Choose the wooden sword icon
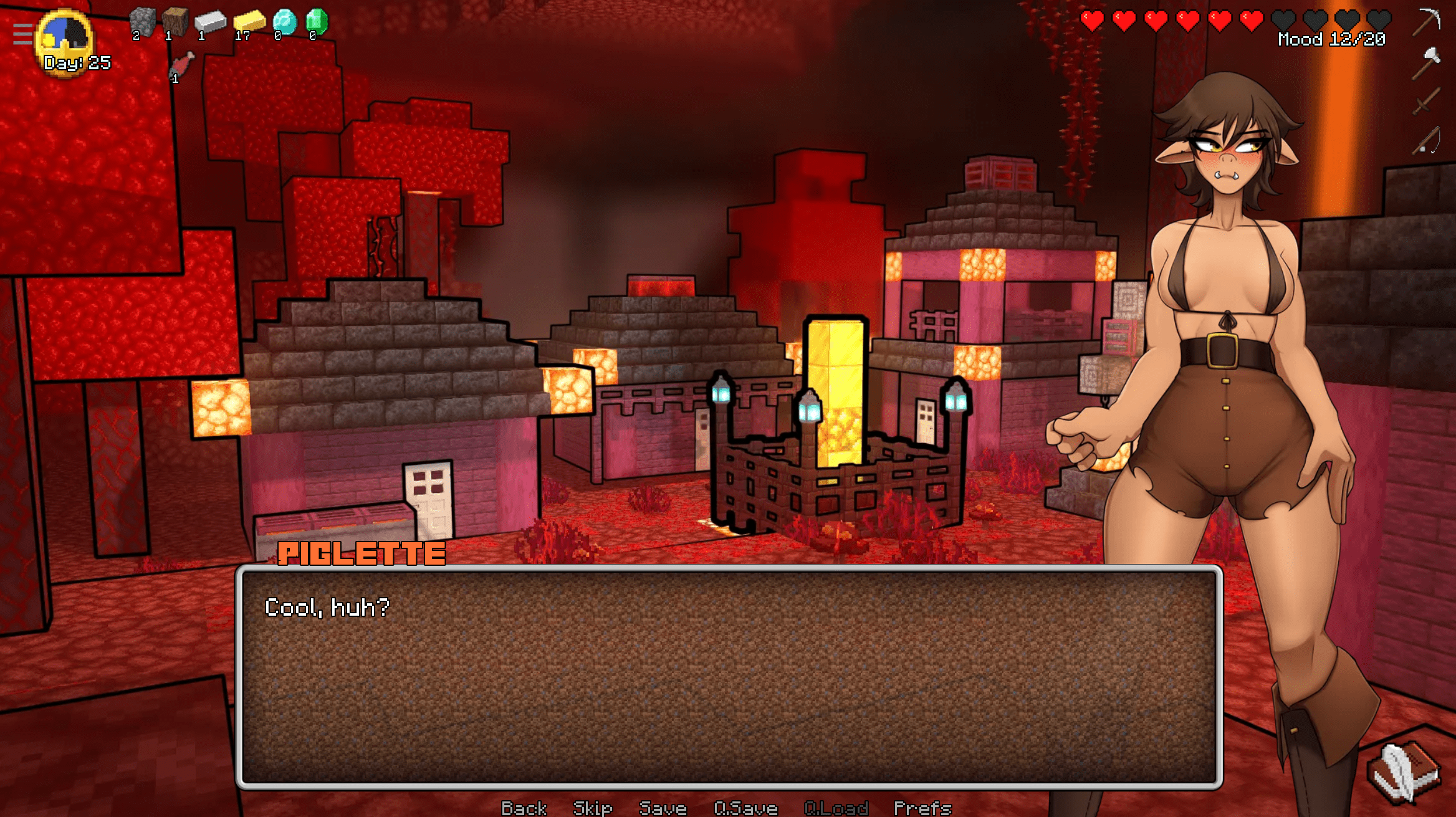This screenshot has width=1456, height=817. click(x=1426, y=101)
